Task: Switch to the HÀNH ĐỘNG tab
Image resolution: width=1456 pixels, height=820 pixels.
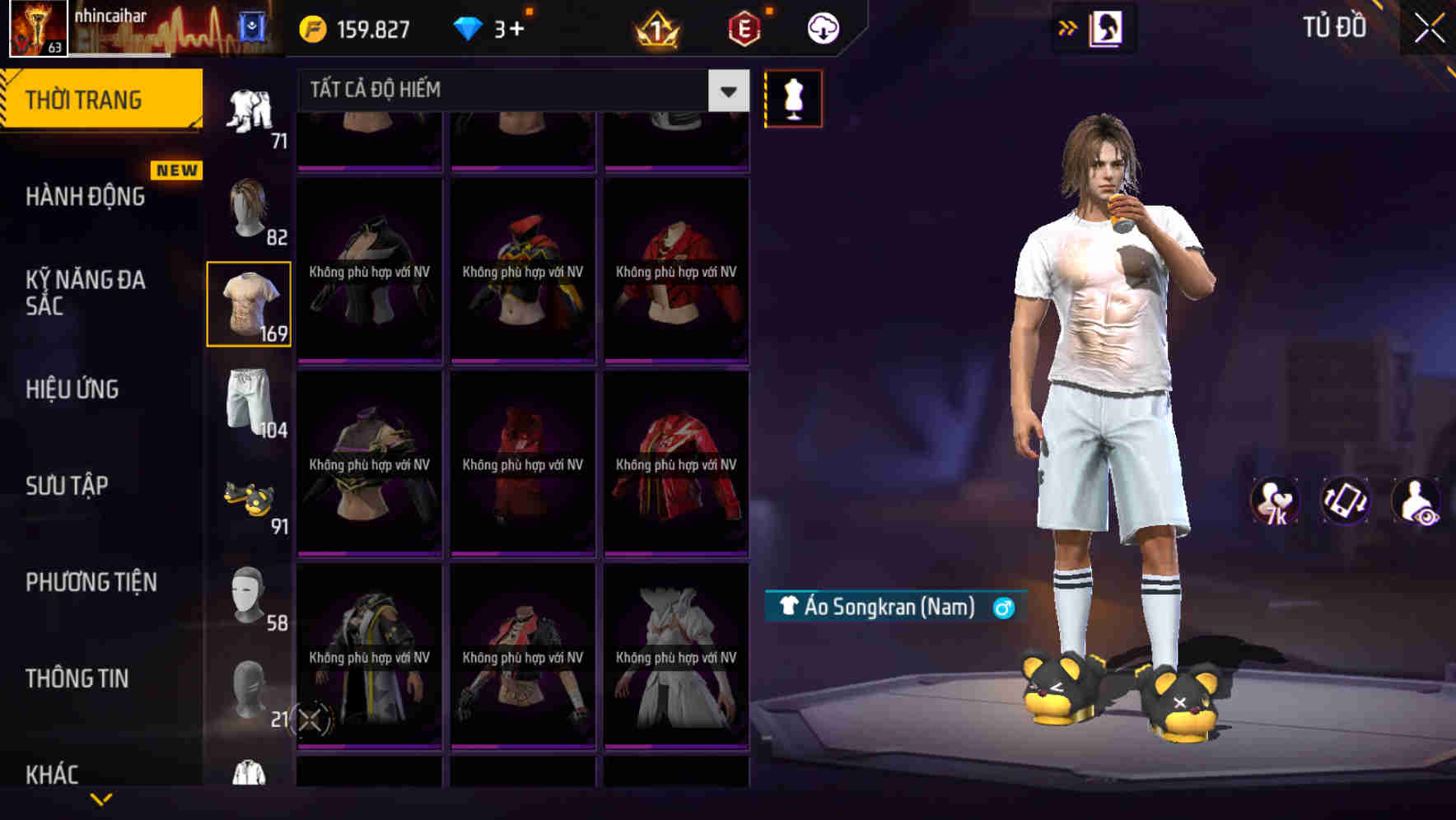Action: coord(84,196)
